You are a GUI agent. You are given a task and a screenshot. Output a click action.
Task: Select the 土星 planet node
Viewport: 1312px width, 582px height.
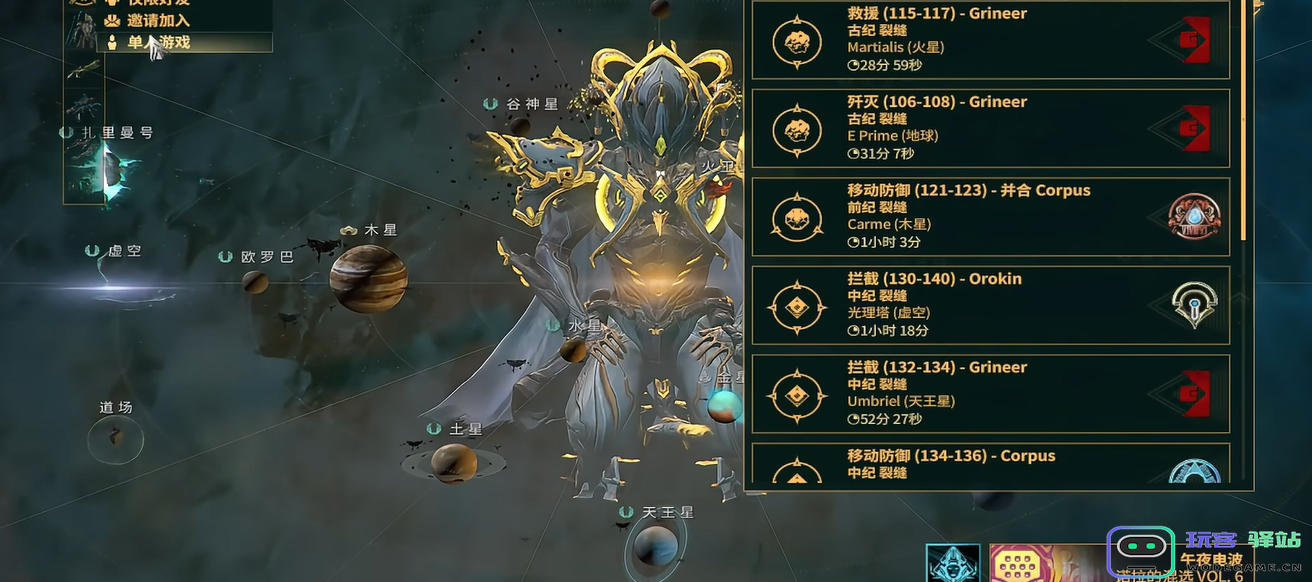pos(453,461)
